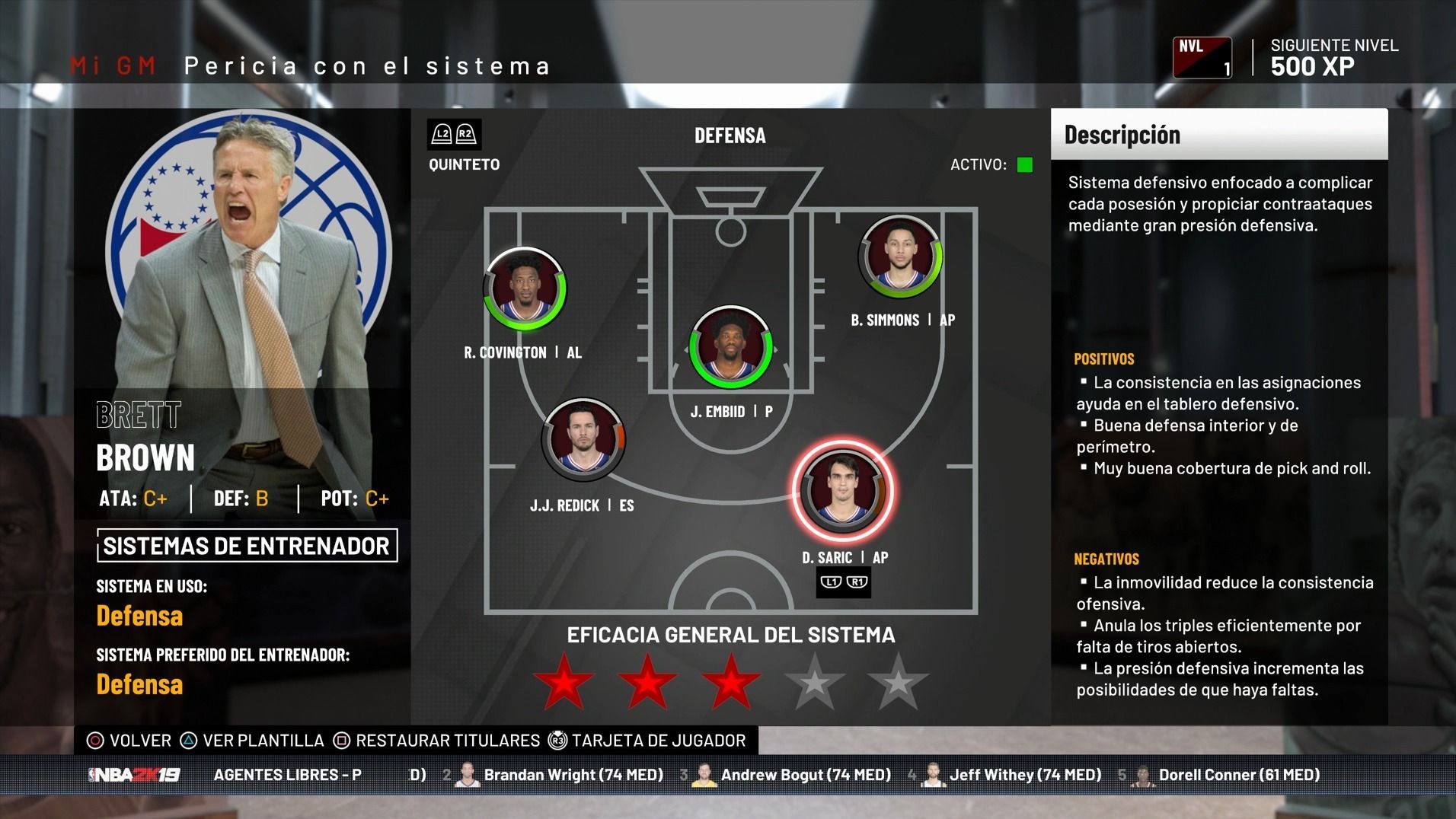Open the Sistemas de Entrenador section

(x=247, y=546)
